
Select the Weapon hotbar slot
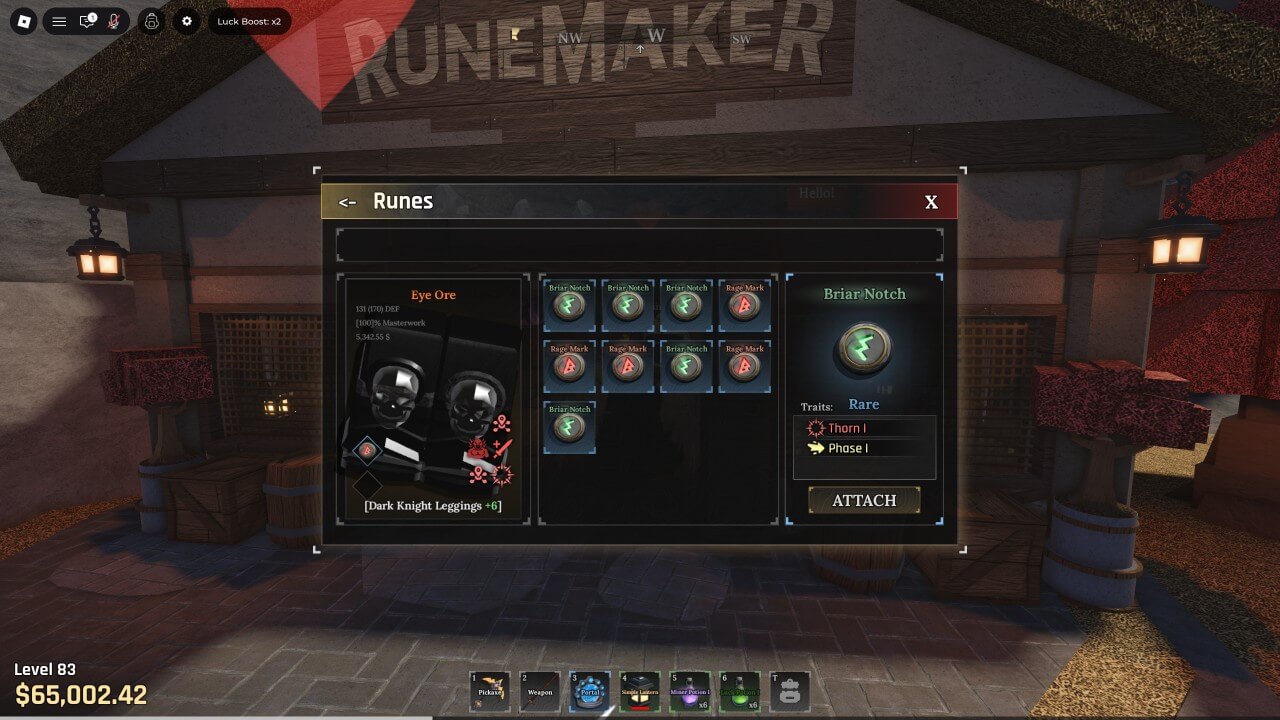pos(540,691)
